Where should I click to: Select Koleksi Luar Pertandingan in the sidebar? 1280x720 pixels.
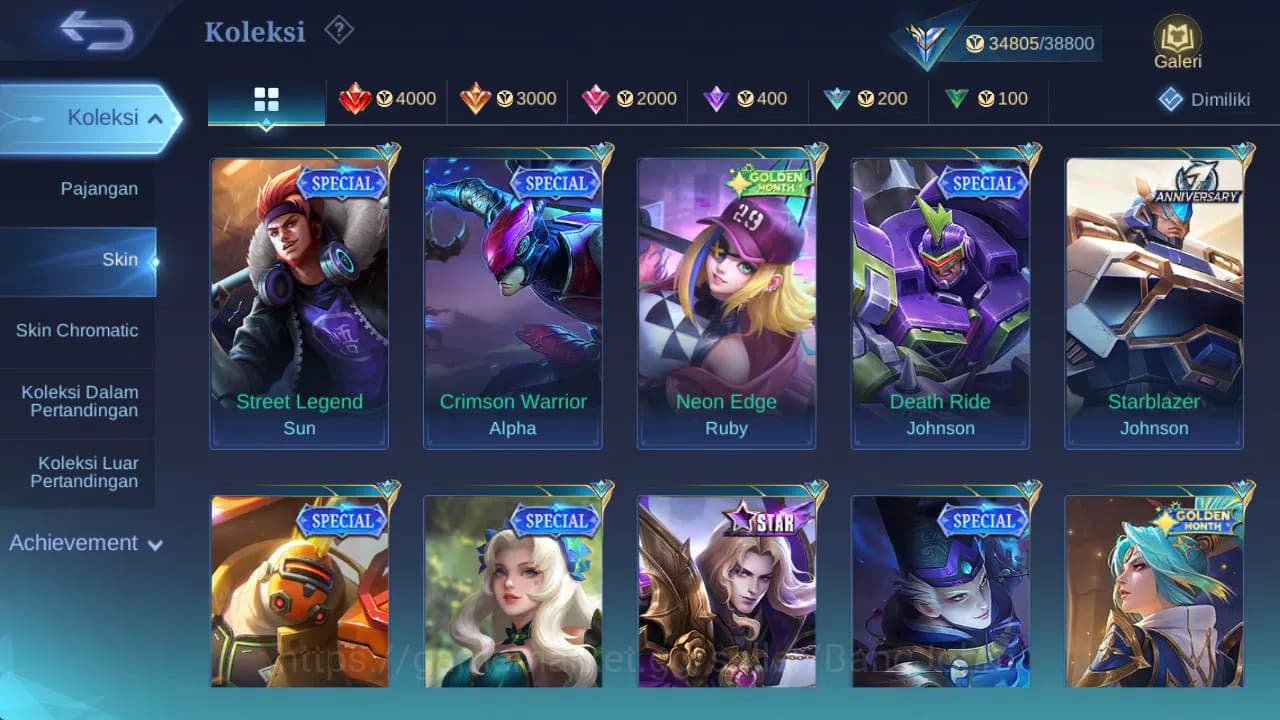[77, 472]
